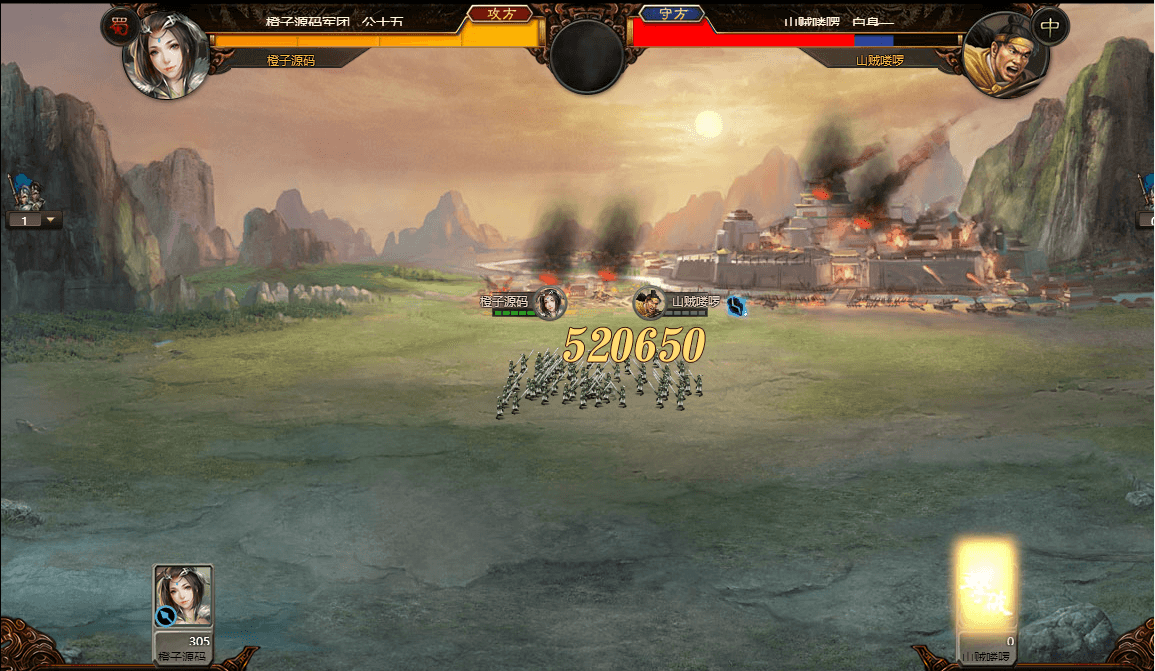Click the blue troop-type icon beside 山贼喽啰
The height and width of the screenshot is (671, 1155).
[x=737, y=306]
